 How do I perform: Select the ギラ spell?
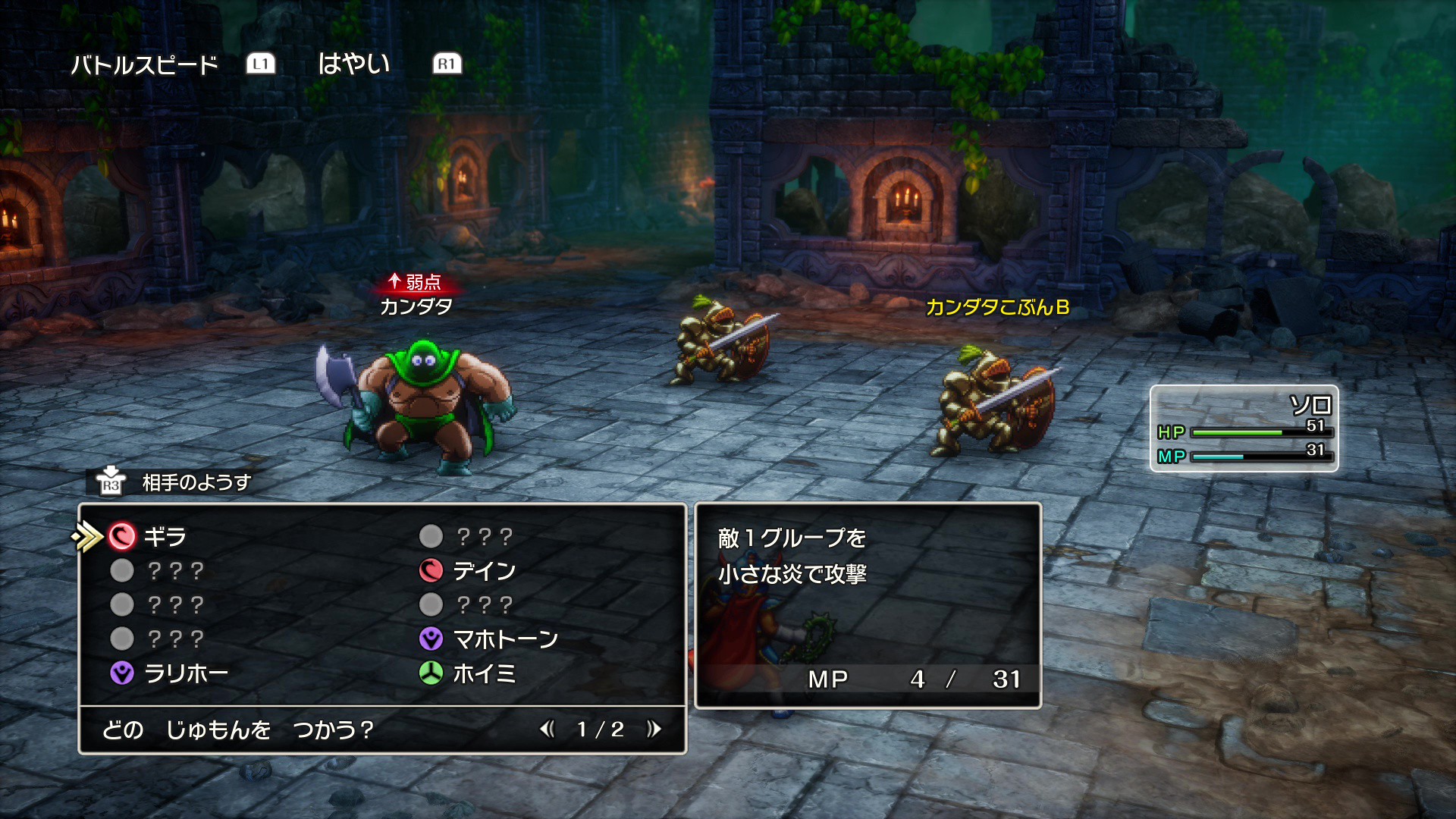pyautogui.click(x=165, y=537)
